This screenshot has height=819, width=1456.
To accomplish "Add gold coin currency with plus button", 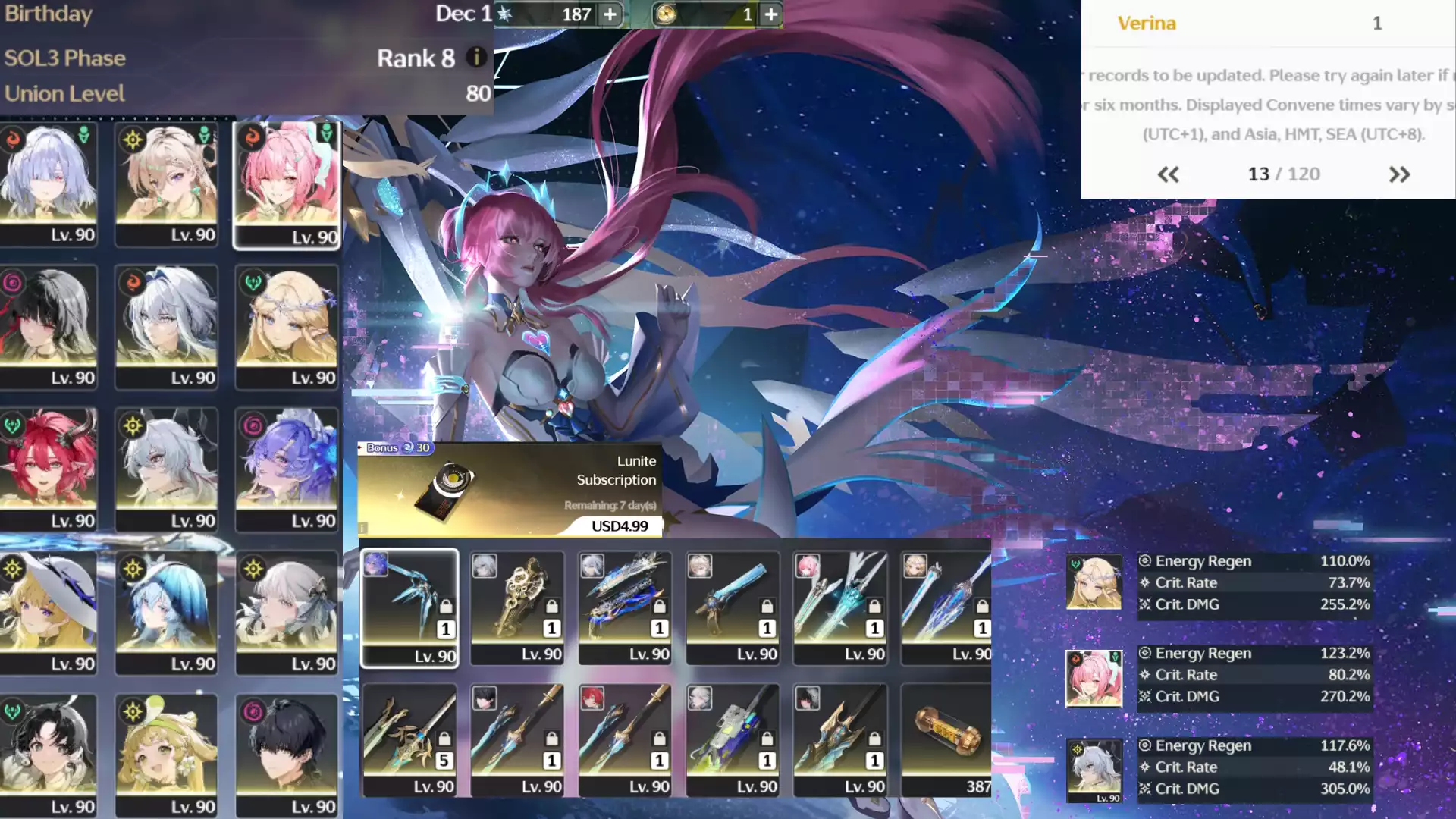I will click(x=770, y=14).
